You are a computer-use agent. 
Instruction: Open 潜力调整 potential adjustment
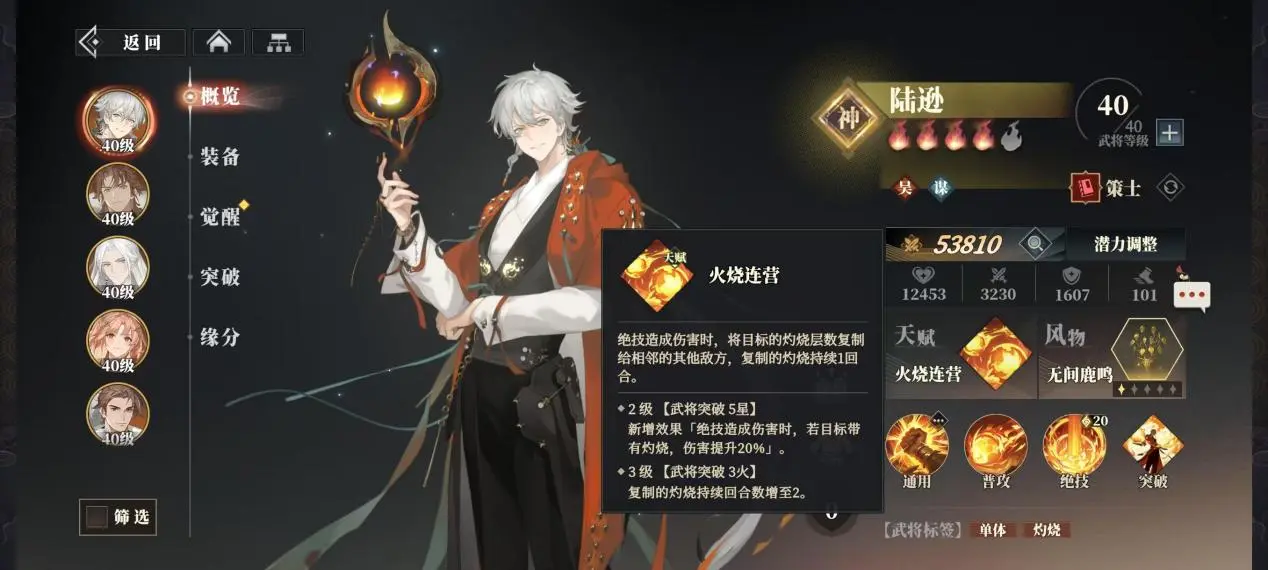[x=1126, y=243]
